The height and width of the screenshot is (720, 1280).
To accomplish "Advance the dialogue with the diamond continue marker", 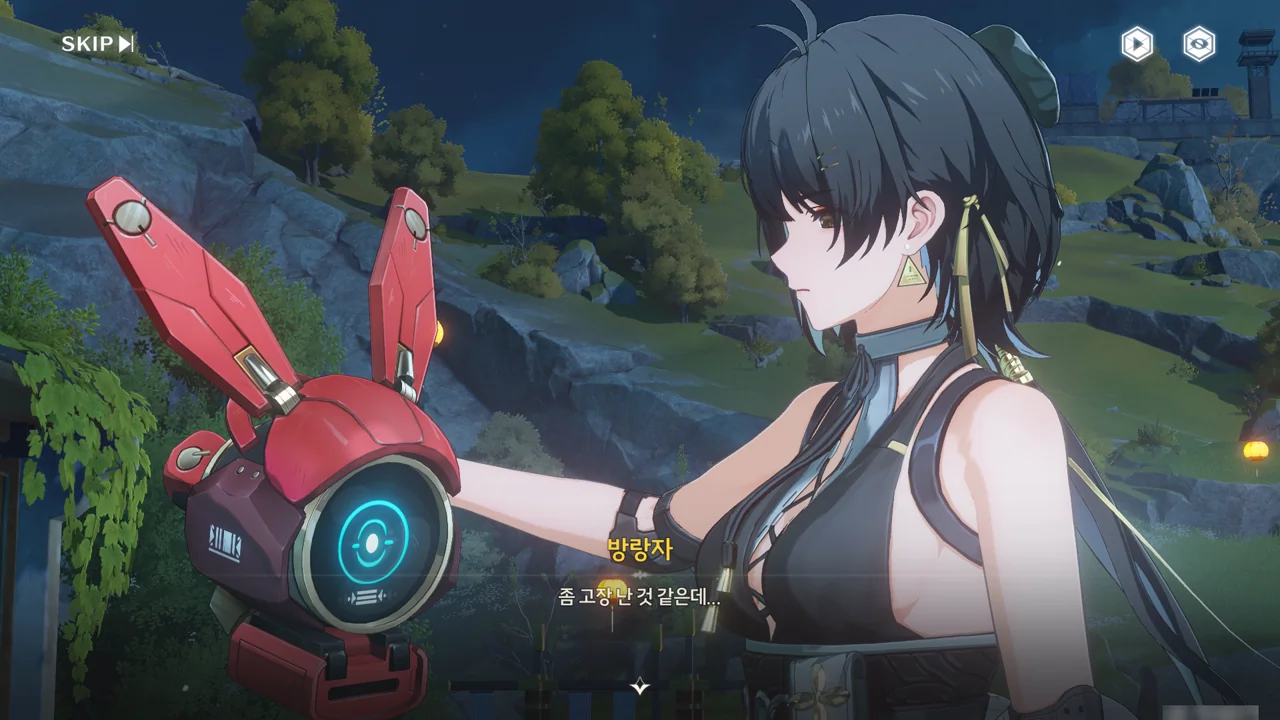I will 640,687.
